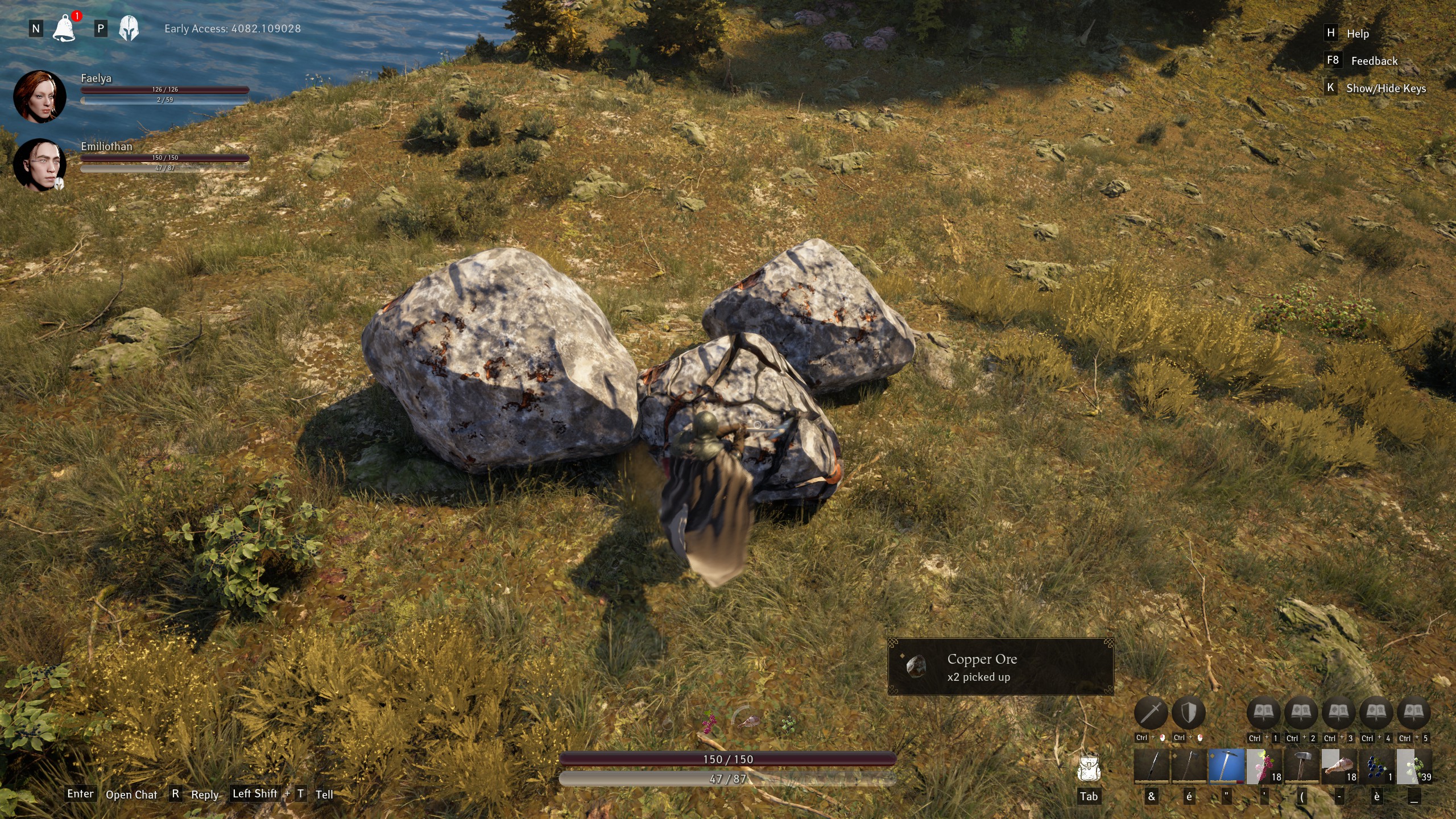Viewport: 1456px width, 819px height.
Task: Select Emiliothan's party portrait
Action: pyautogui.click(x=39, y=164)
